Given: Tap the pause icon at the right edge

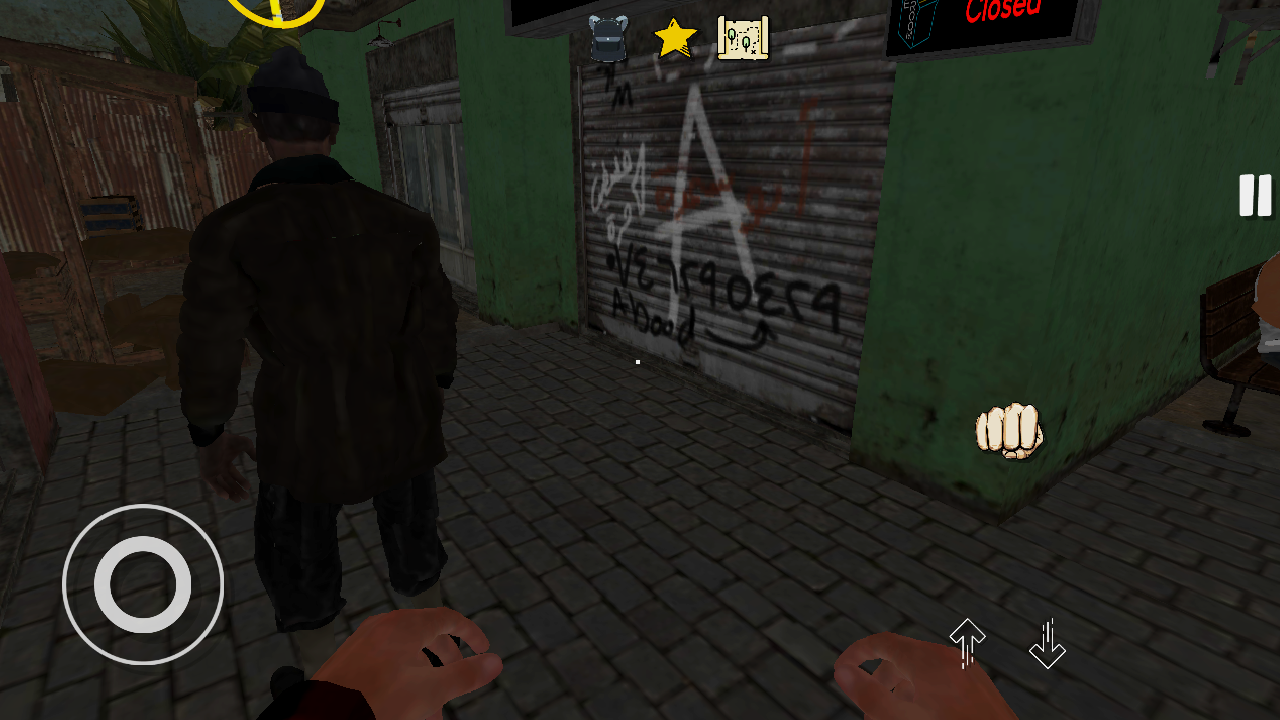Looking at the screenshot, I should [x=1255, y=196].
